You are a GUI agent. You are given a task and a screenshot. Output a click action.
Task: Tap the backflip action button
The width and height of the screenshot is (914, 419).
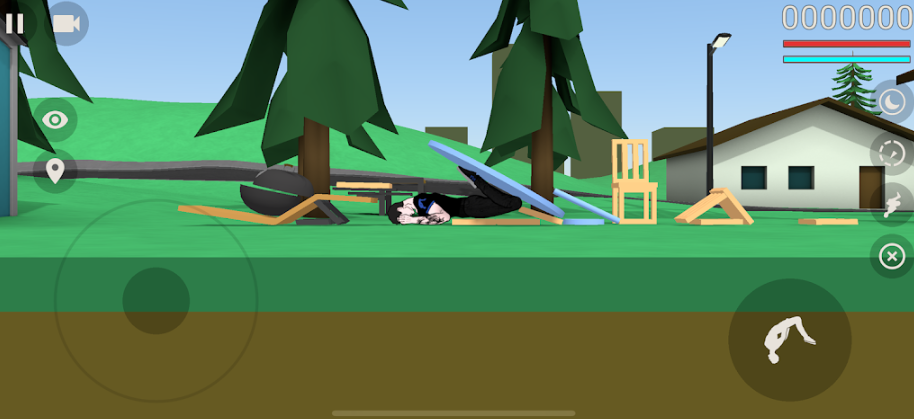pos(789,340)
